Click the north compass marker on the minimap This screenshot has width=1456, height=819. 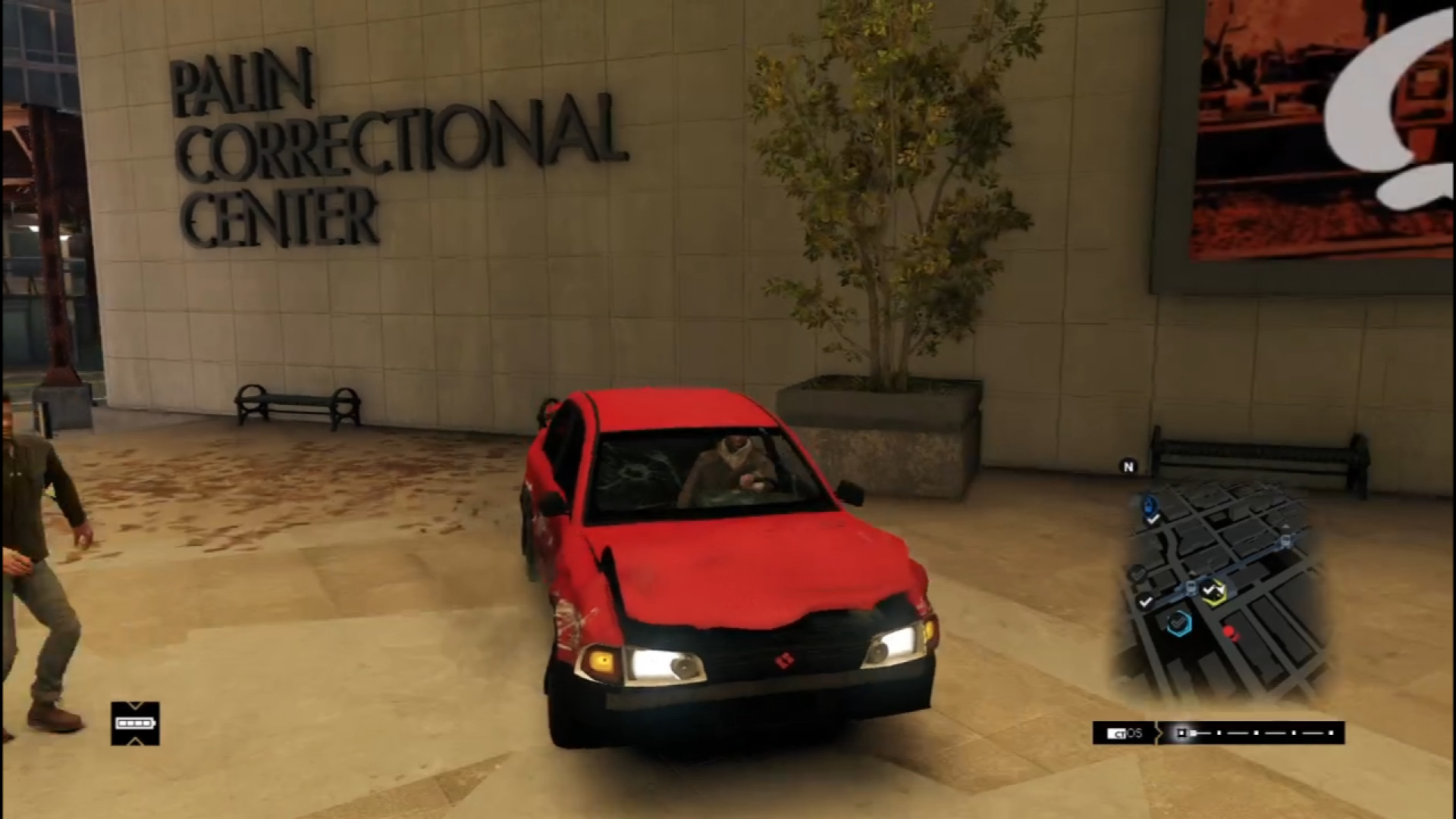pos(1128,467)
